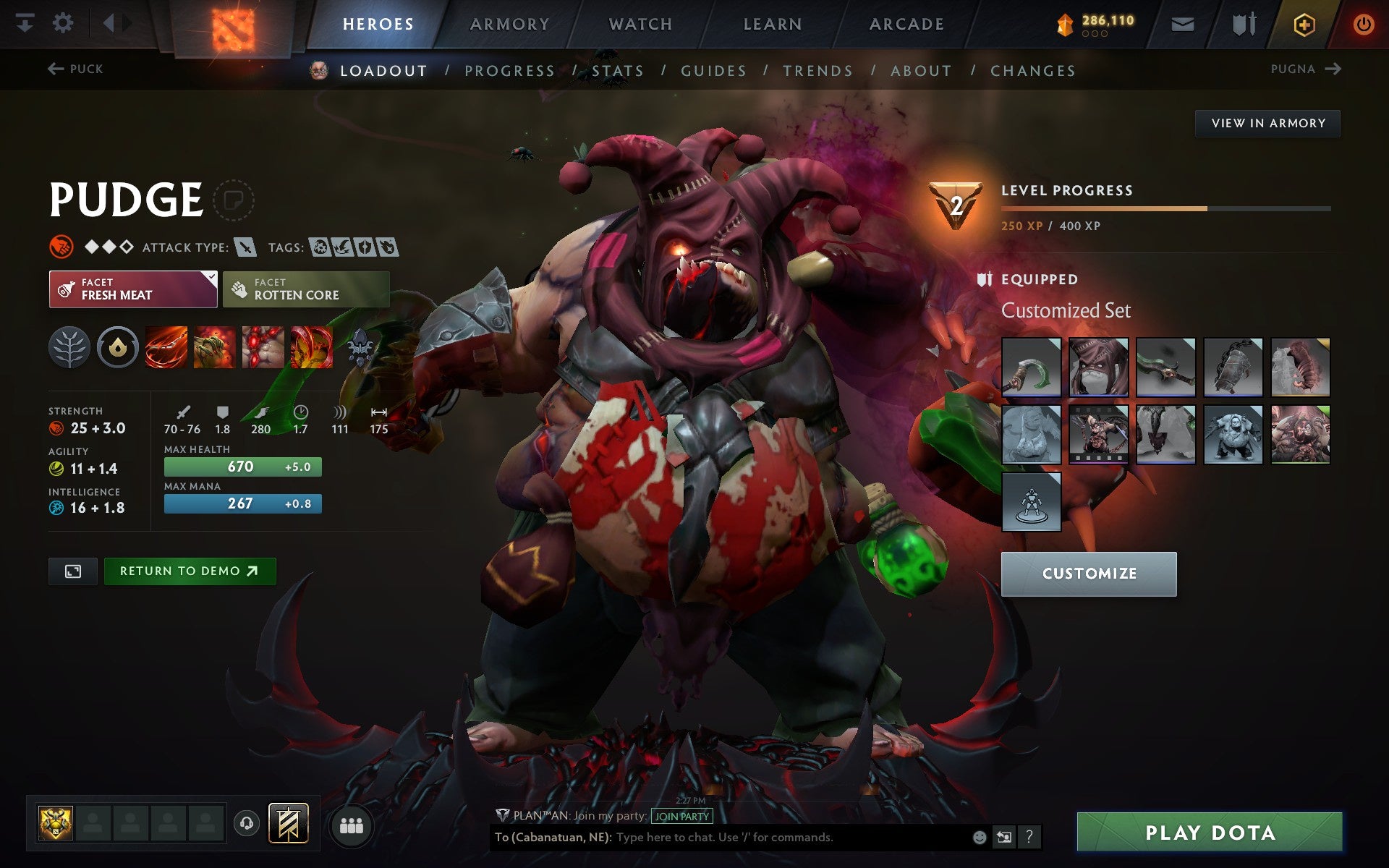Screen dimensions: 1389x868
Task: Click the level progress XP bar
Action: point(1165,208)
